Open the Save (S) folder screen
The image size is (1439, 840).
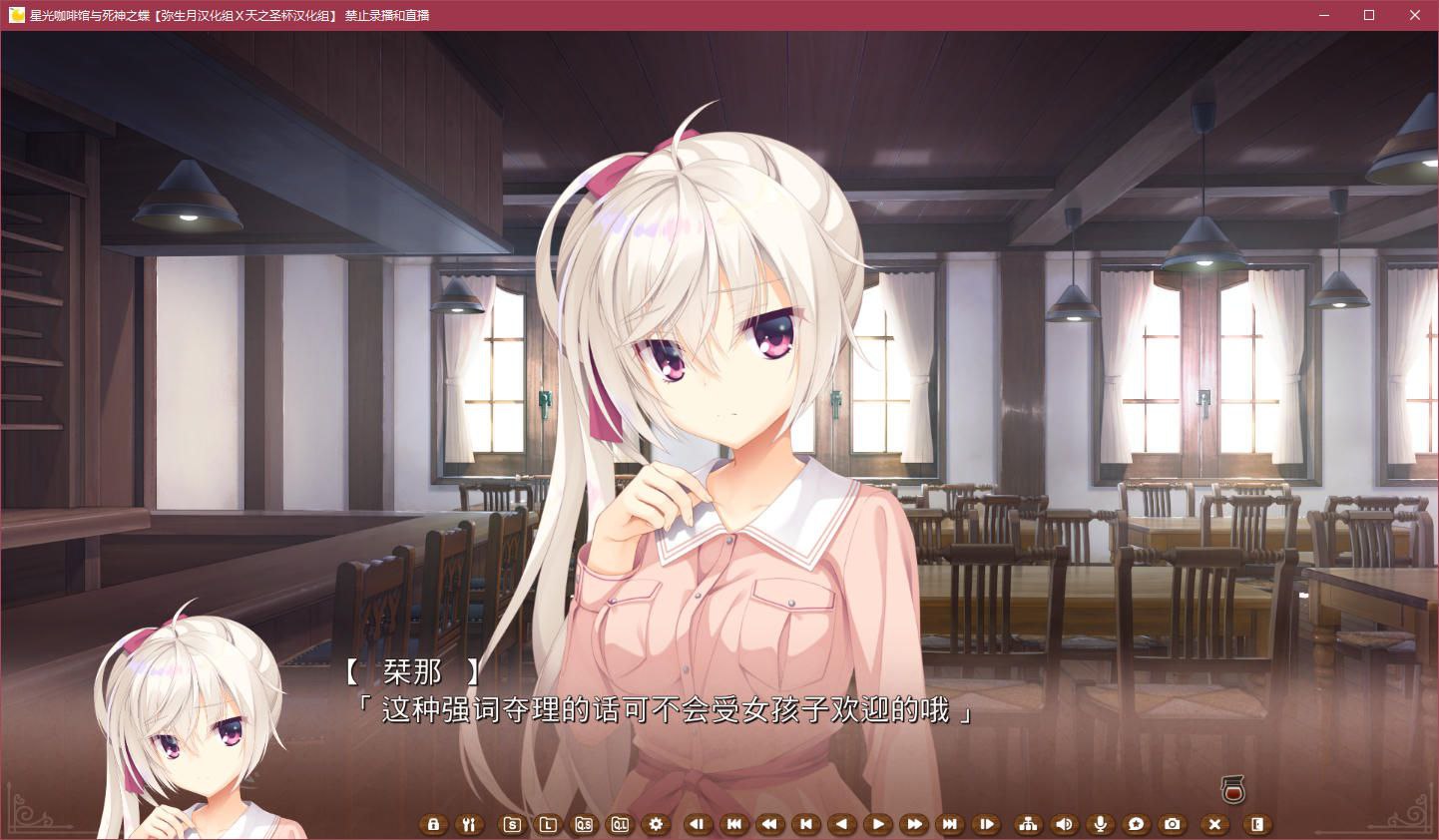tap(512, 824)
